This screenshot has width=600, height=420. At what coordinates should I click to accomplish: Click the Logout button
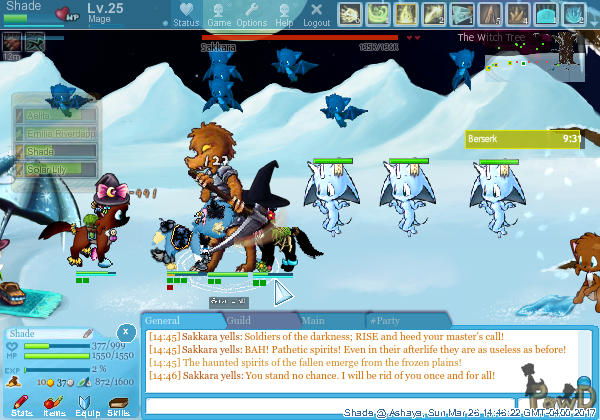316,15
